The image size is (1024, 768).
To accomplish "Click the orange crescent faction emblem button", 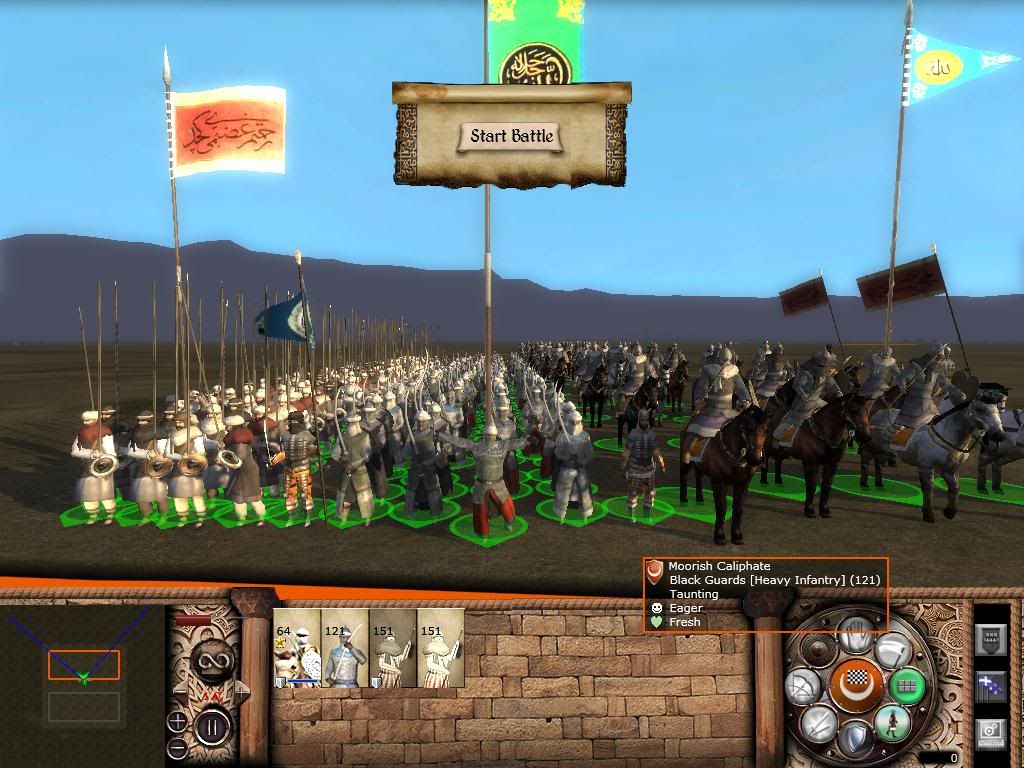I will (x=854, y=687).
